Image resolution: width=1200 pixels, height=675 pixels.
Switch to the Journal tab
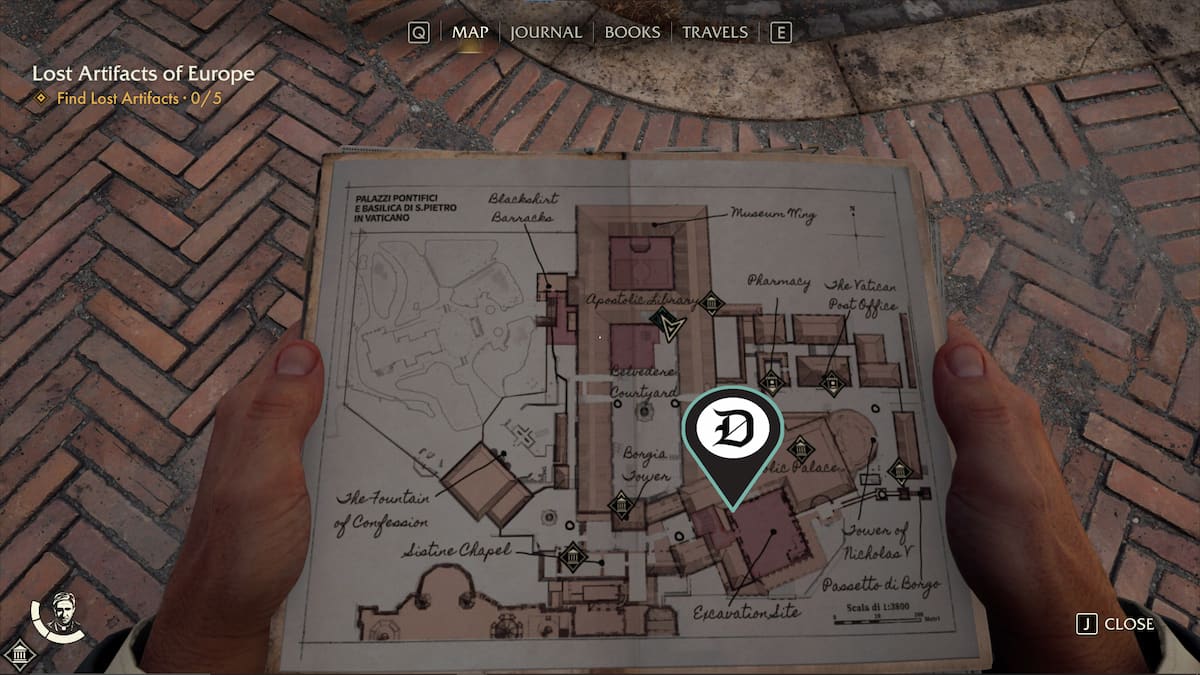545,32
